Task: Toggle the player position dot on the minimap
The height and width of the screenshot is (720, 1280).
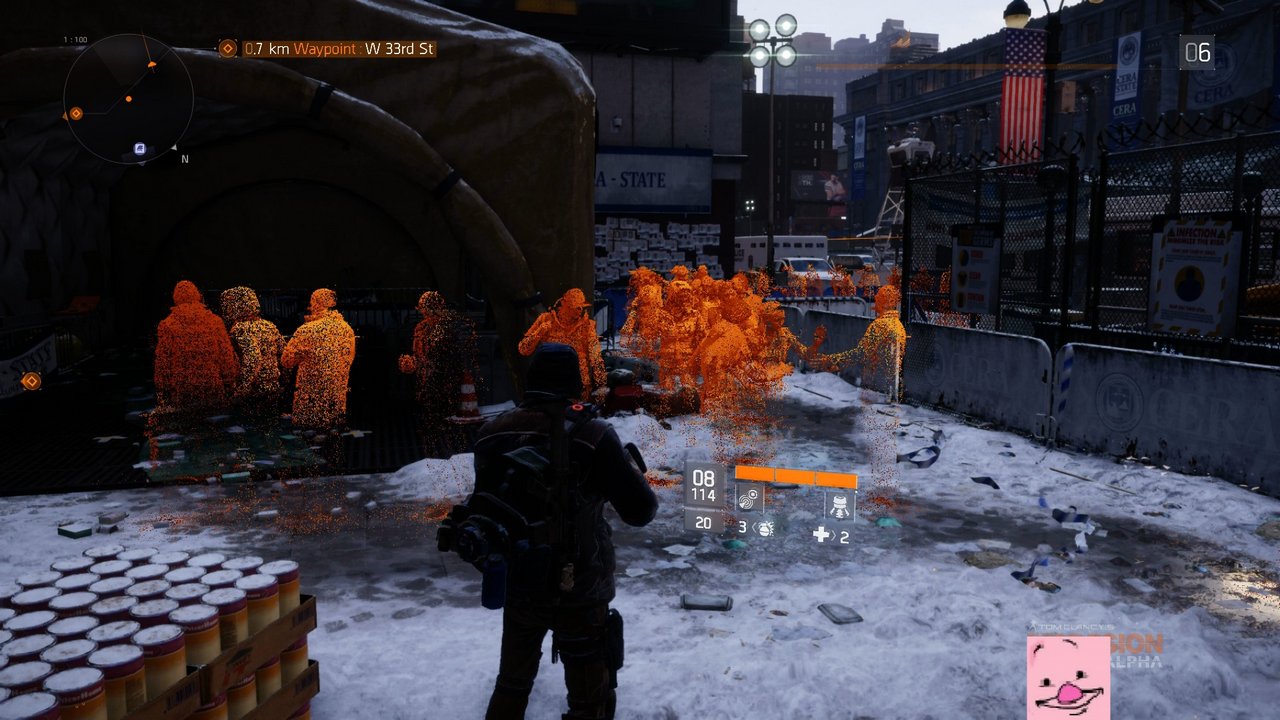Action: [x=129, y=99]
